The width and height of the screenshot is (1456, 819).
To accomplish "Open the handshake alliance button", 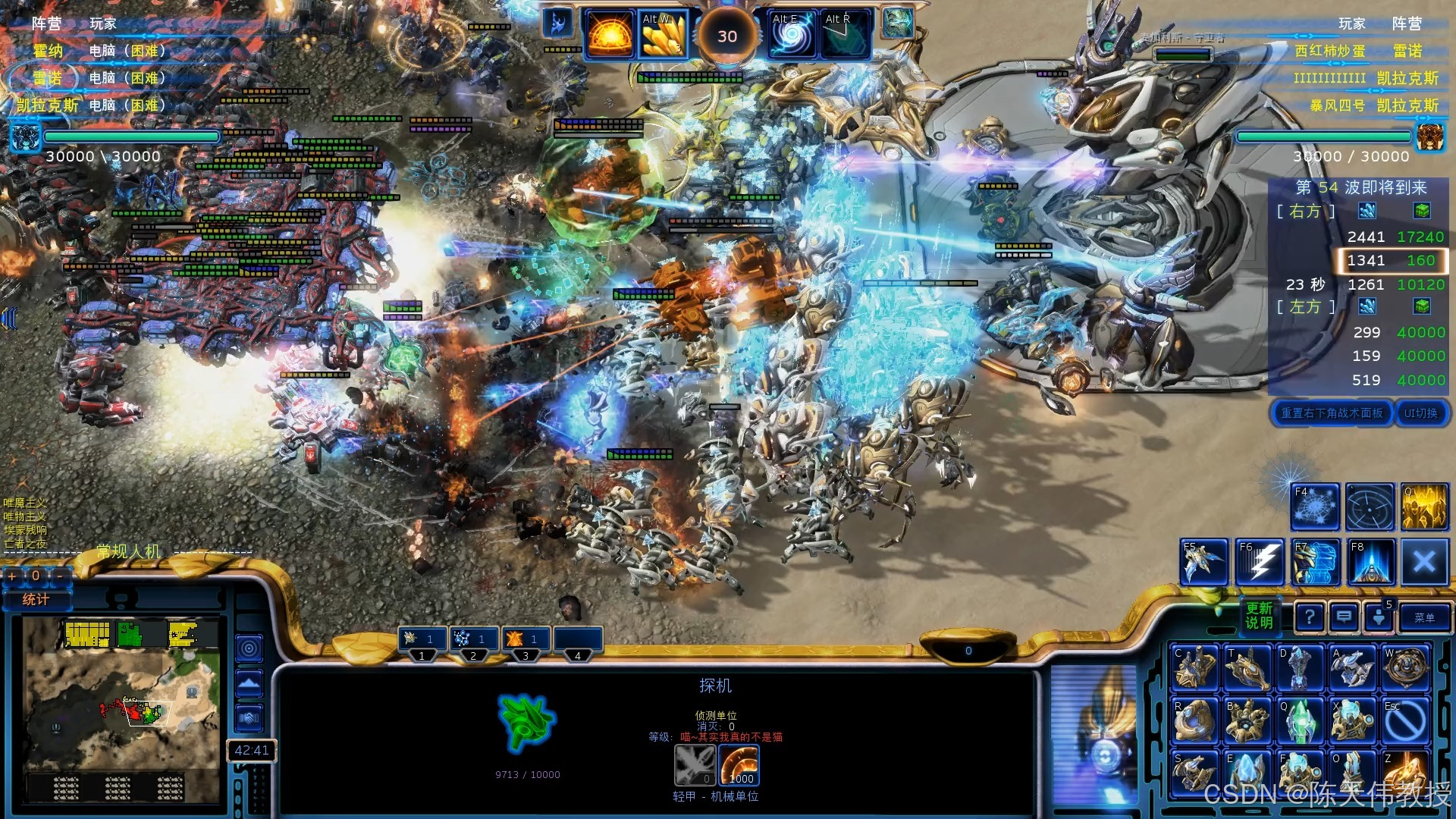I will (249, 717).
